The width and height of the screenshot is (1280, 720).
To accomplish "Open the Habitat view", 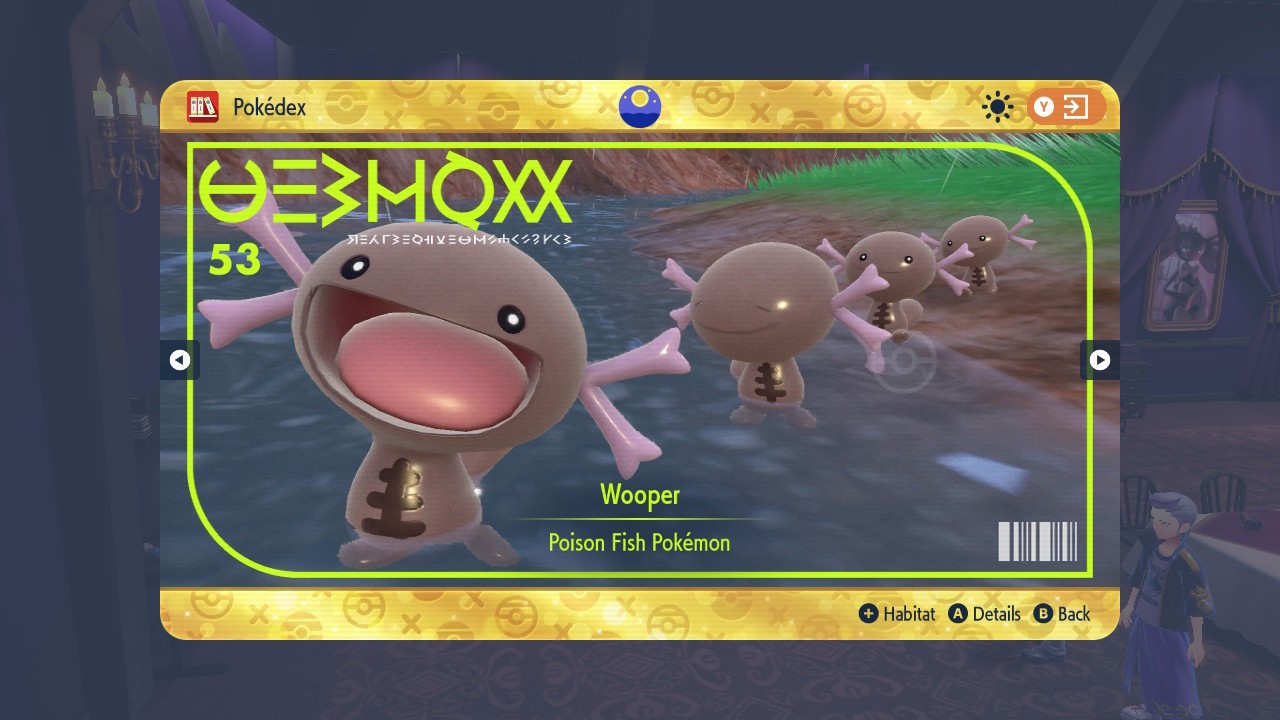I will pos(897,614).
